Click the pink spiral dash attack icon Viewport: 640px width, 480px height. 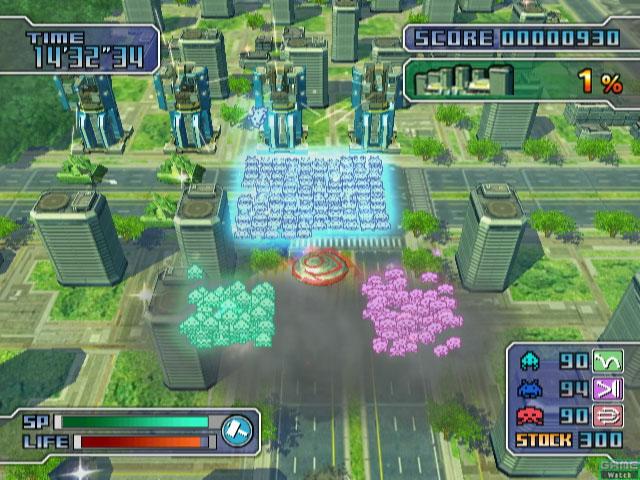(606, 416)
